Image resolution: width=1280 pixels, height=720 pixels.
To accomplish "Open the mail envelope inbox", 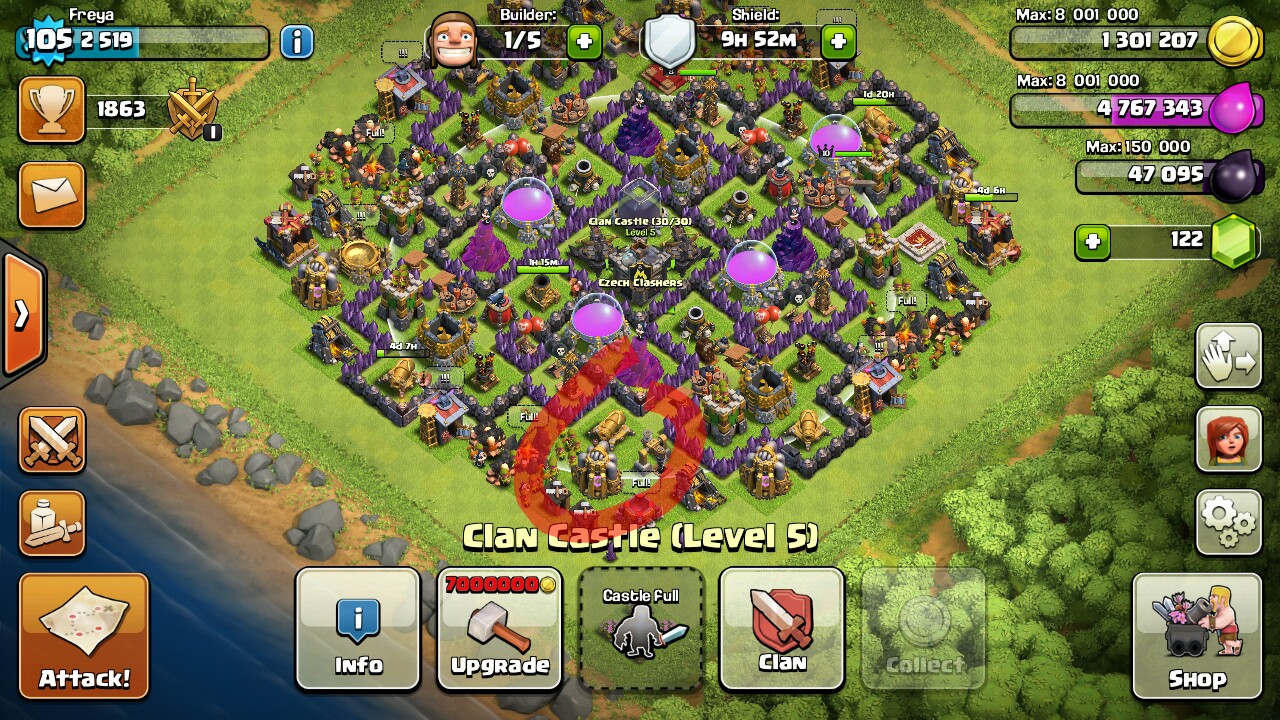I will pyautogui.click(x=52, y=195).
